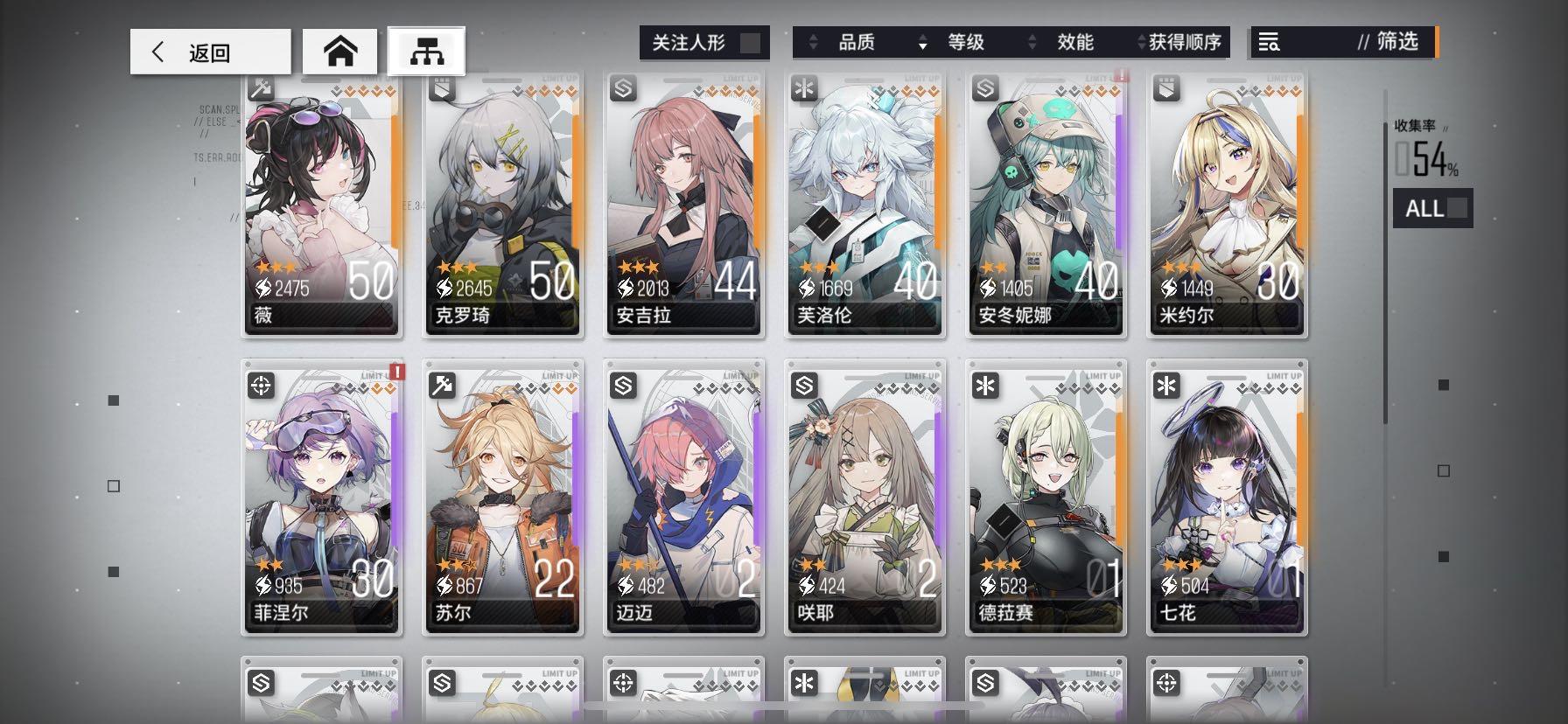
Task: Select the home icon in top bar
Action: pos(341,51)
